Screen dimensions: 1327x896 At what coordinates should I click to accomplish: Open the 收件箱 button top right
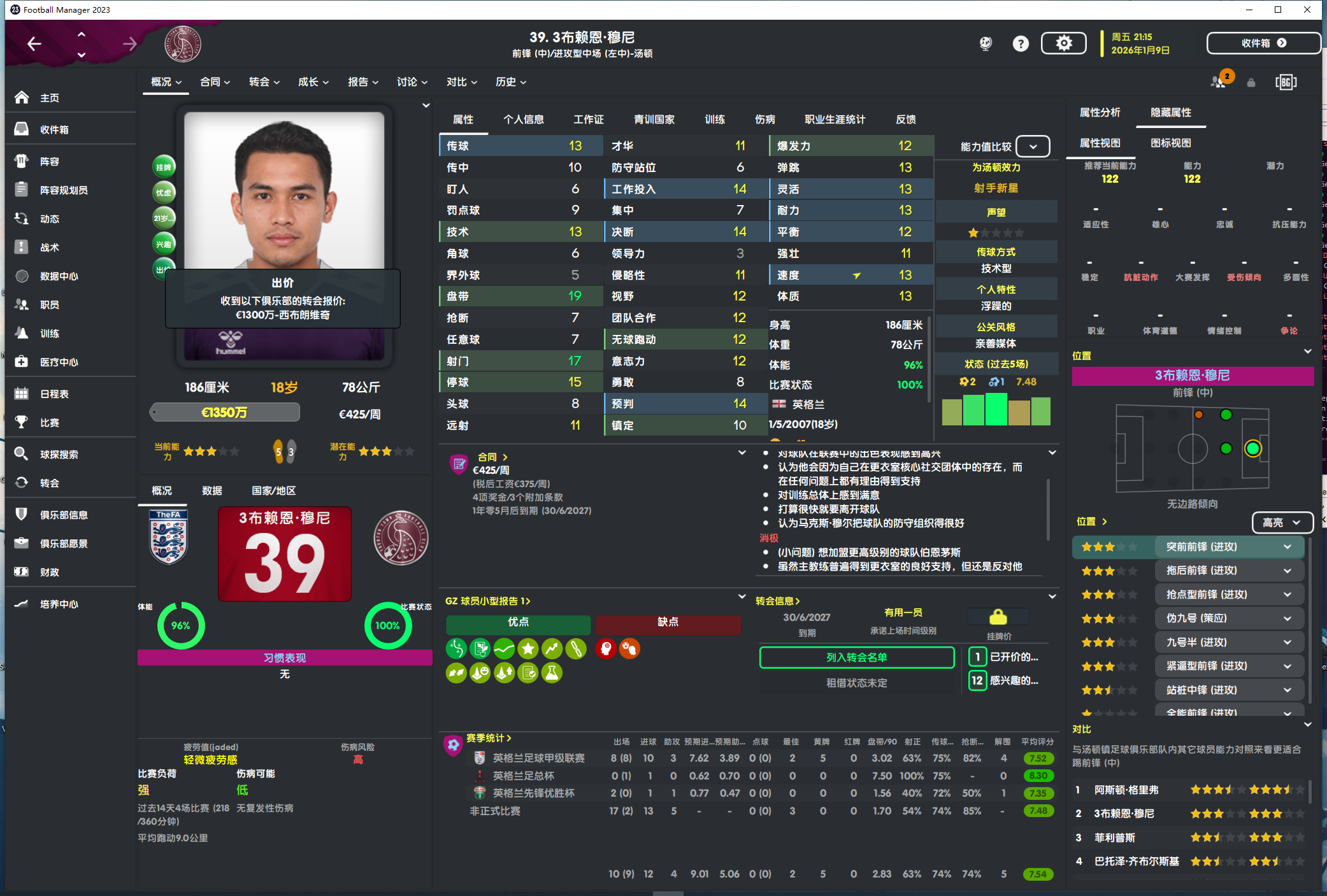click(x=1263, y=43)
